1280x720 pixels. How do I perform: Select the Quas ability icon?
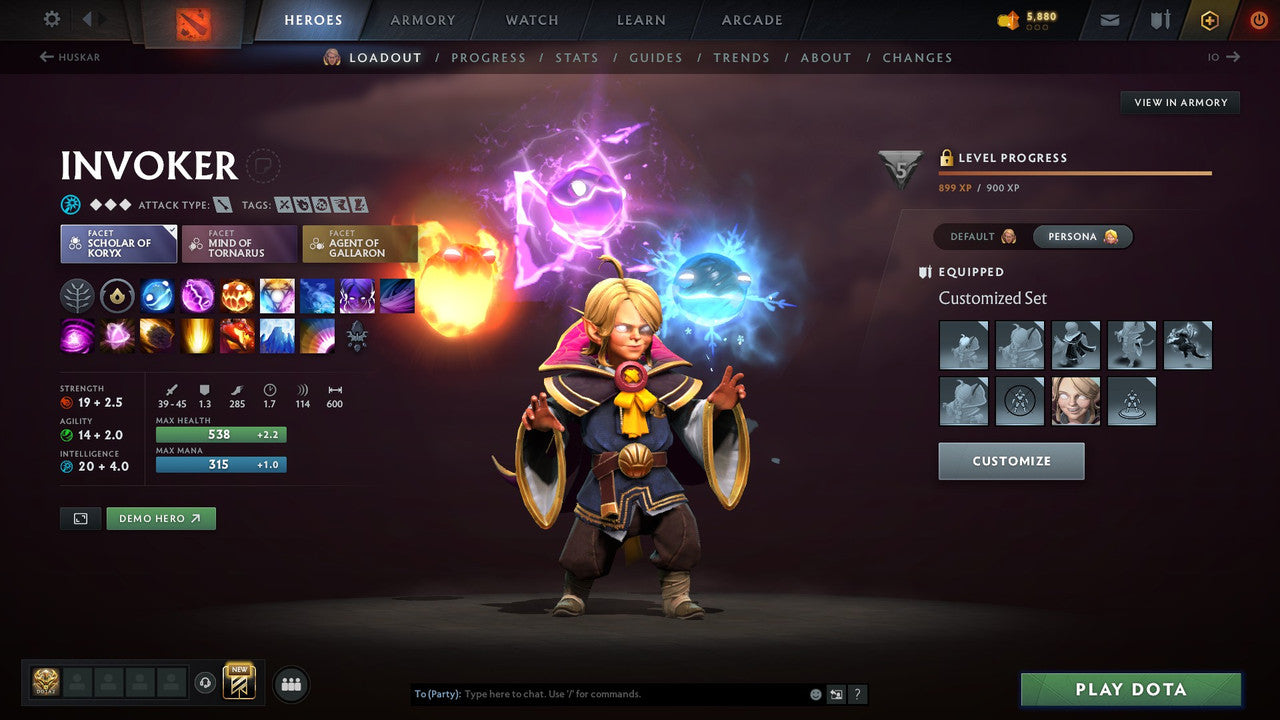pos(157,295)
